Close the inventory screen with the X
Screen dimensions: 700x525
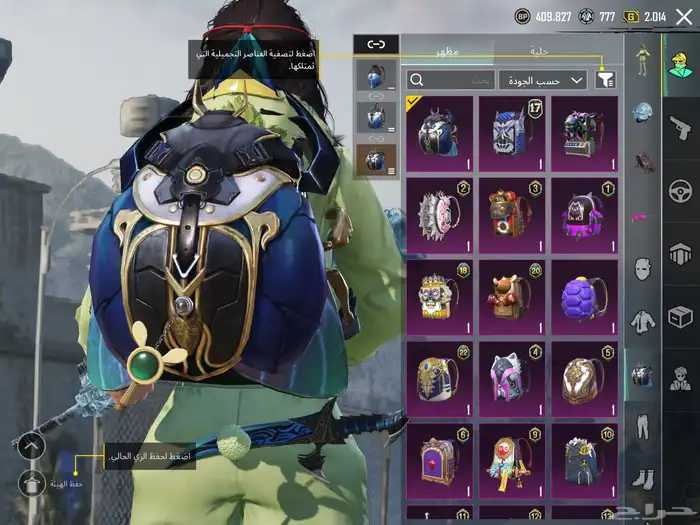pyautogui.click(x=683, y=16)
